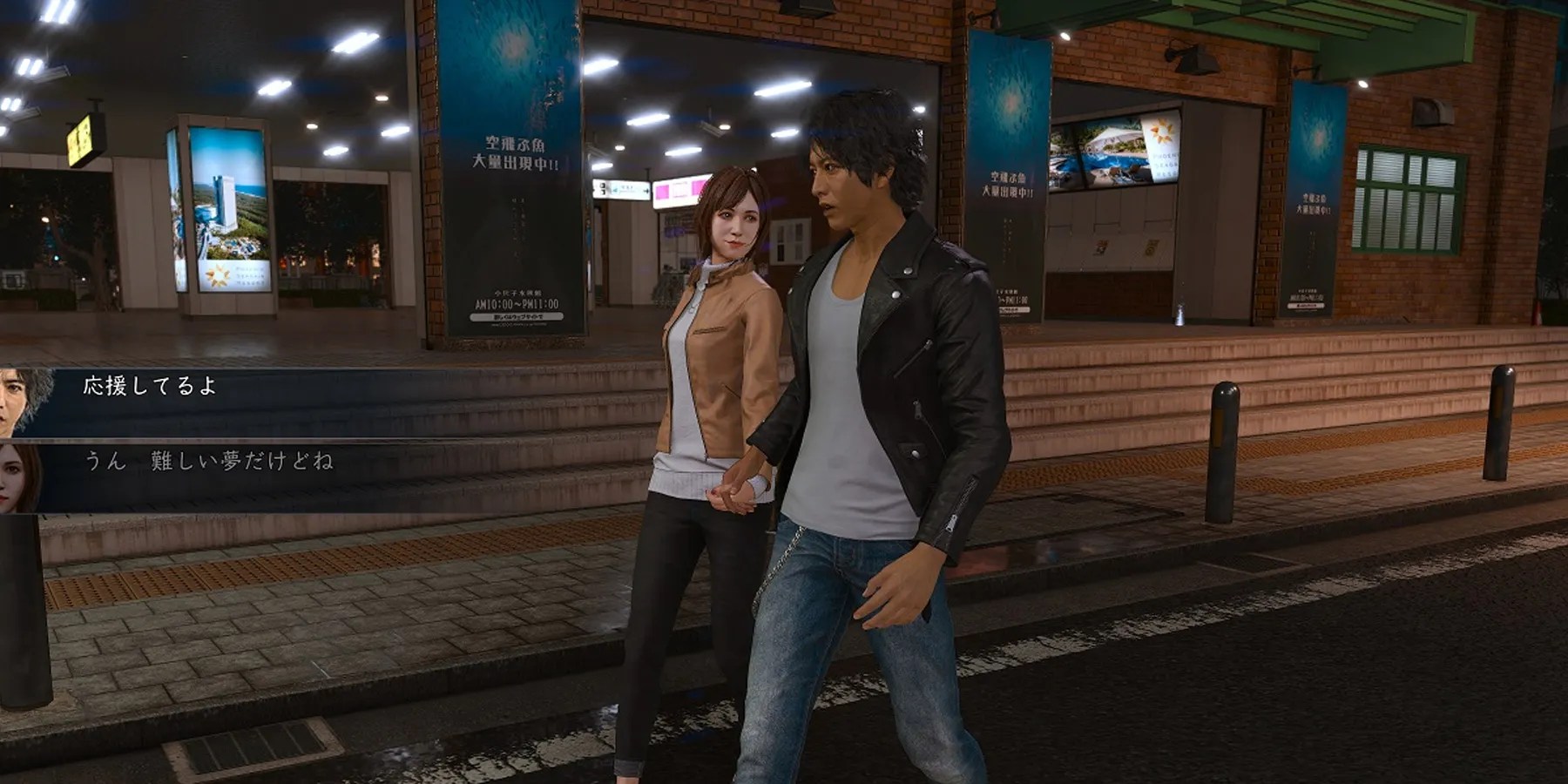Select the wall-mounted lamp above the posters

coord(1193,61)
